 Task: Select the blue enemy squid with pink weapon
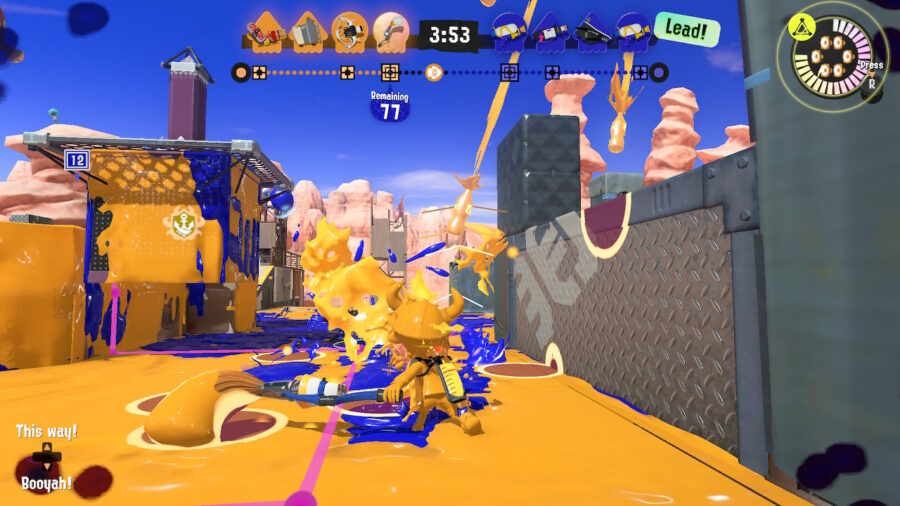[552, 33]
